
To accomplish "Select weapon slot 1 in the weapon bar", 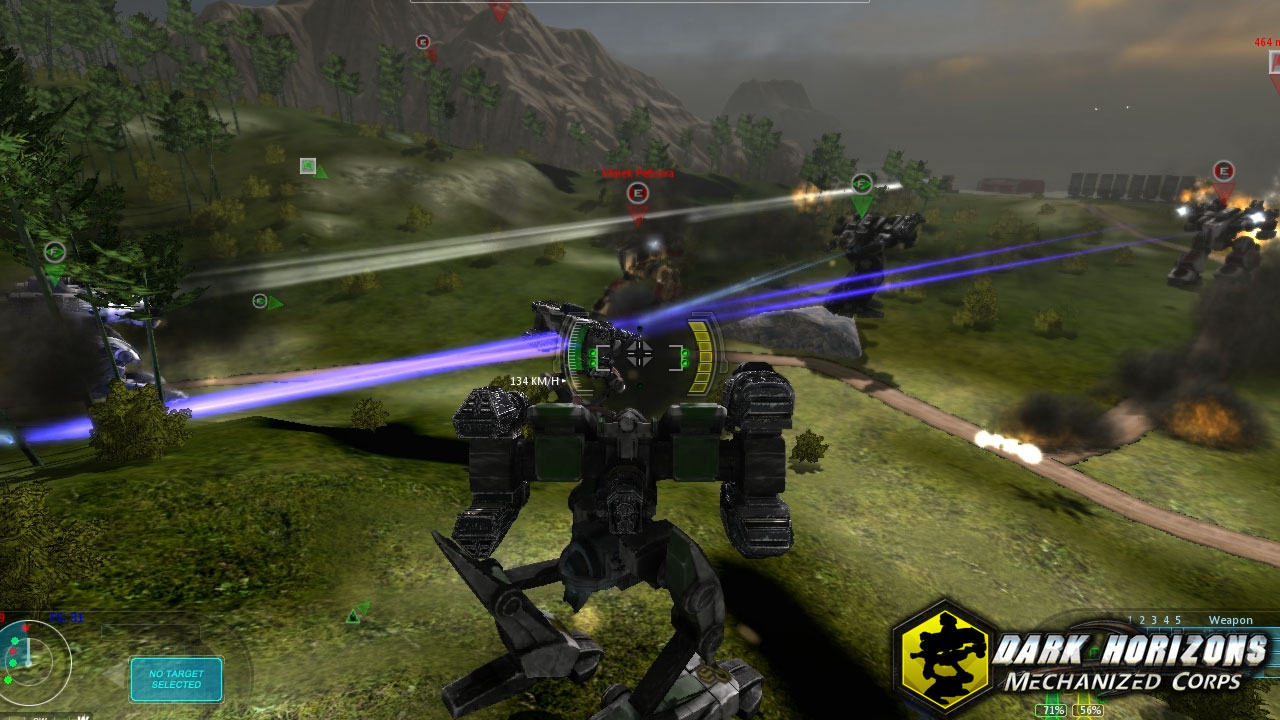I will (x=1130, y=619).
